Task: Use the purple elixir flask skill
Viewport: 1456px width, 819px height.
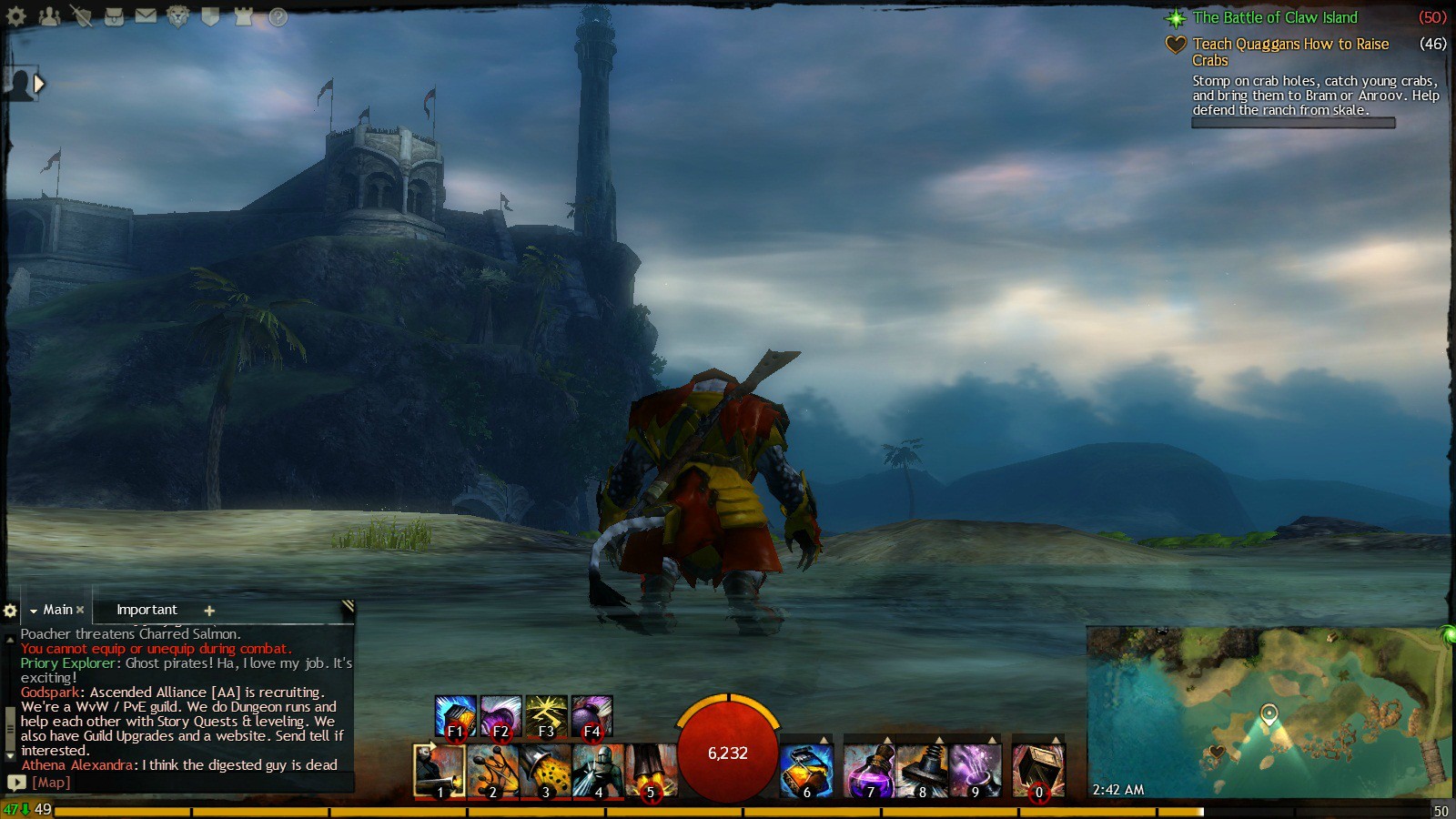Action: pos(869,770)
